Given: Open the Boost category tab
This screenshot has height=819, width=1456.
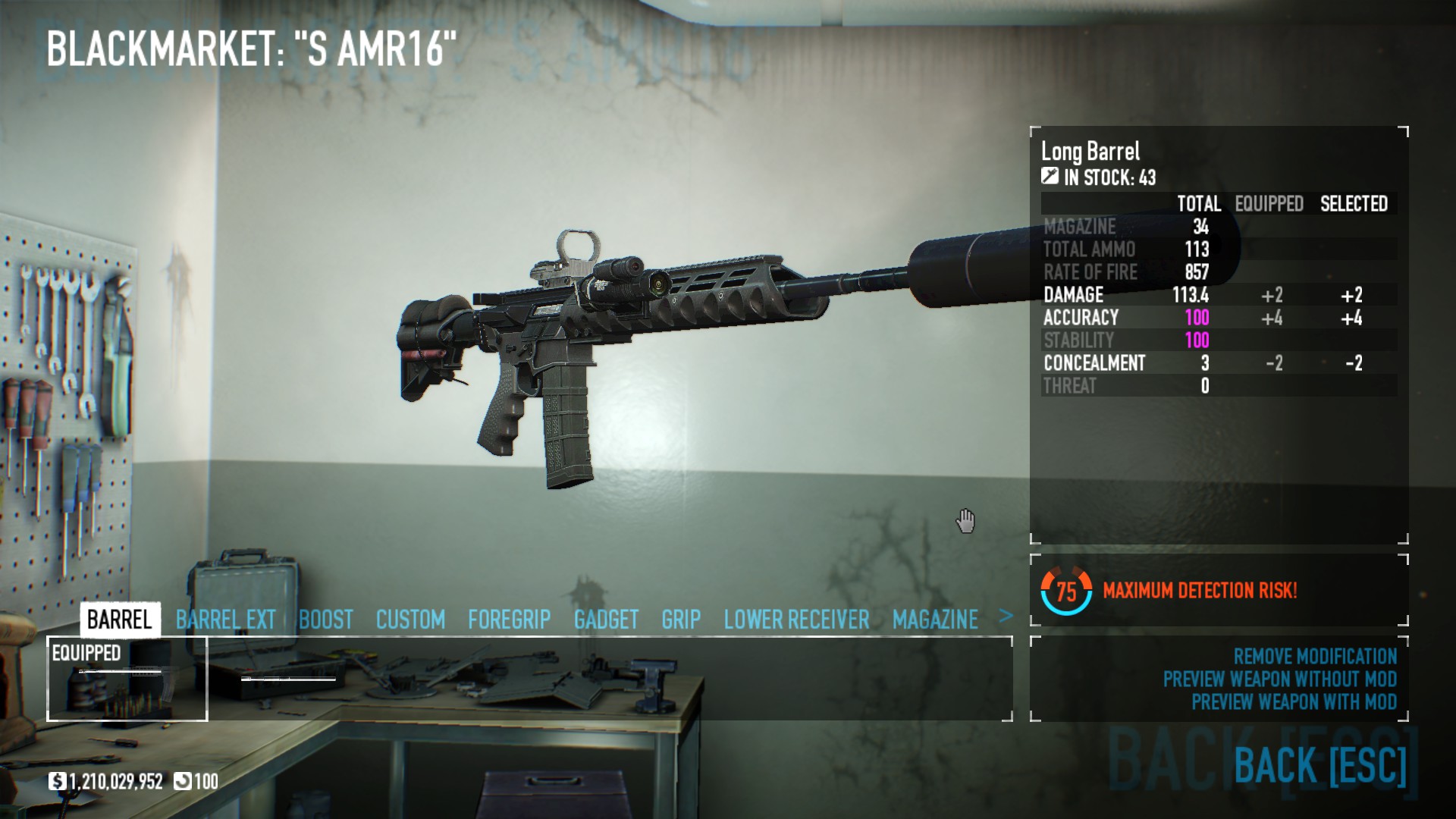Looking at the screenshot, I should pyautogui.click(x=325, y=620).
